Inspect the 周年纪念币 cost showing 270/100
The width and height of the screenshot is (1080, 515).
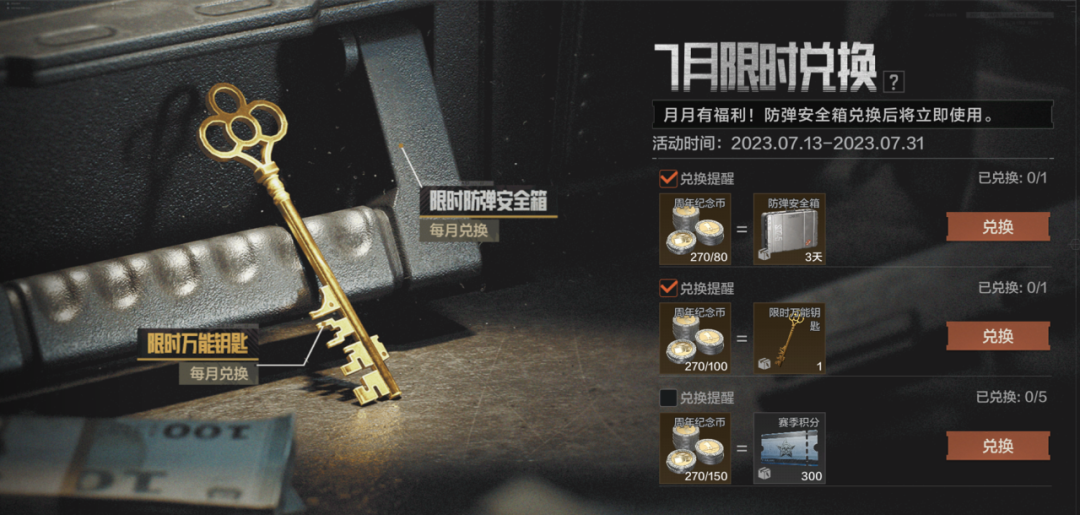pyautogui.click(x=694, y=338)
